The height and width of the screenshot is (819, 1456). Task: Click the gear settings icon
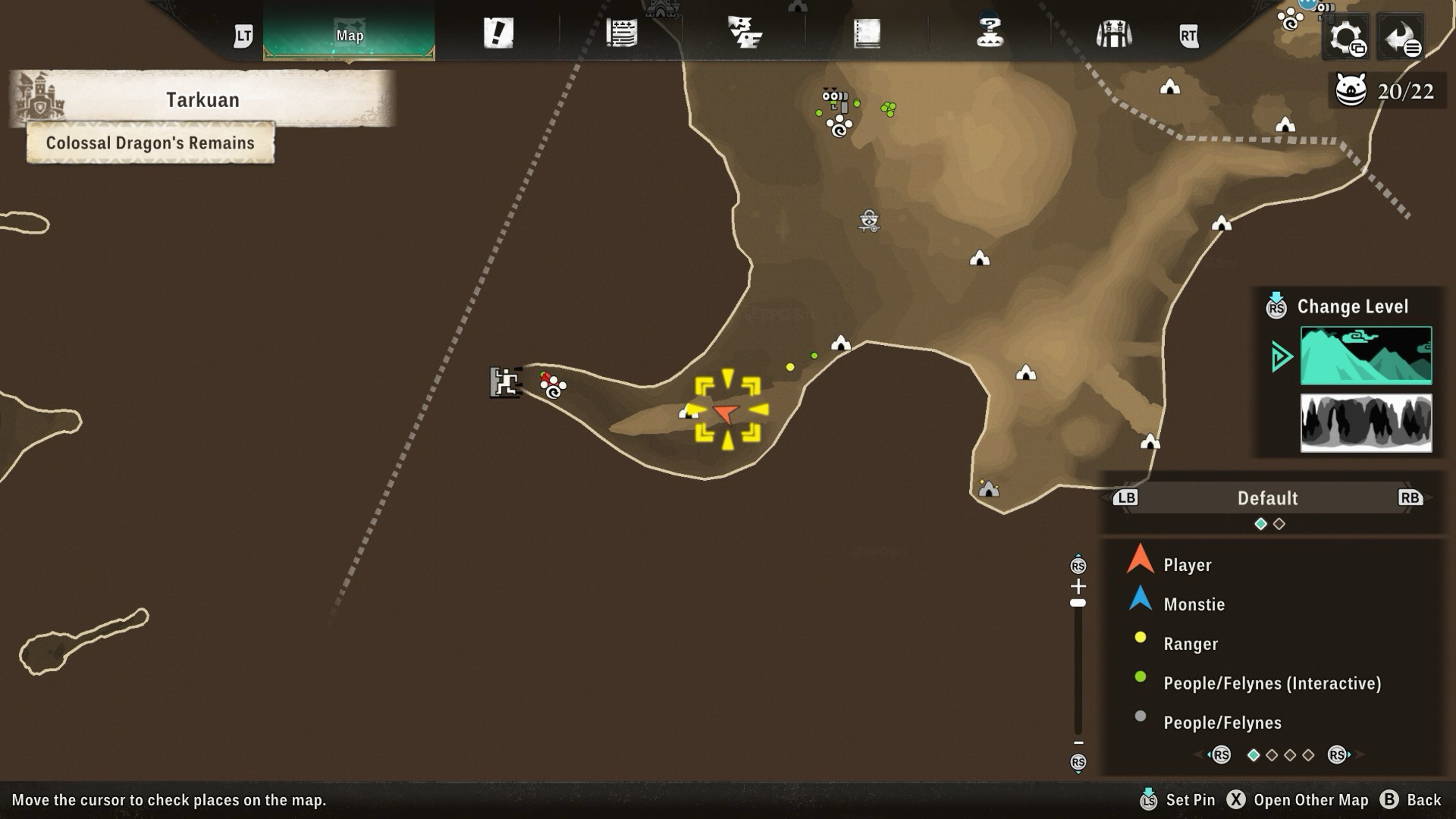tap(1346, 37)
